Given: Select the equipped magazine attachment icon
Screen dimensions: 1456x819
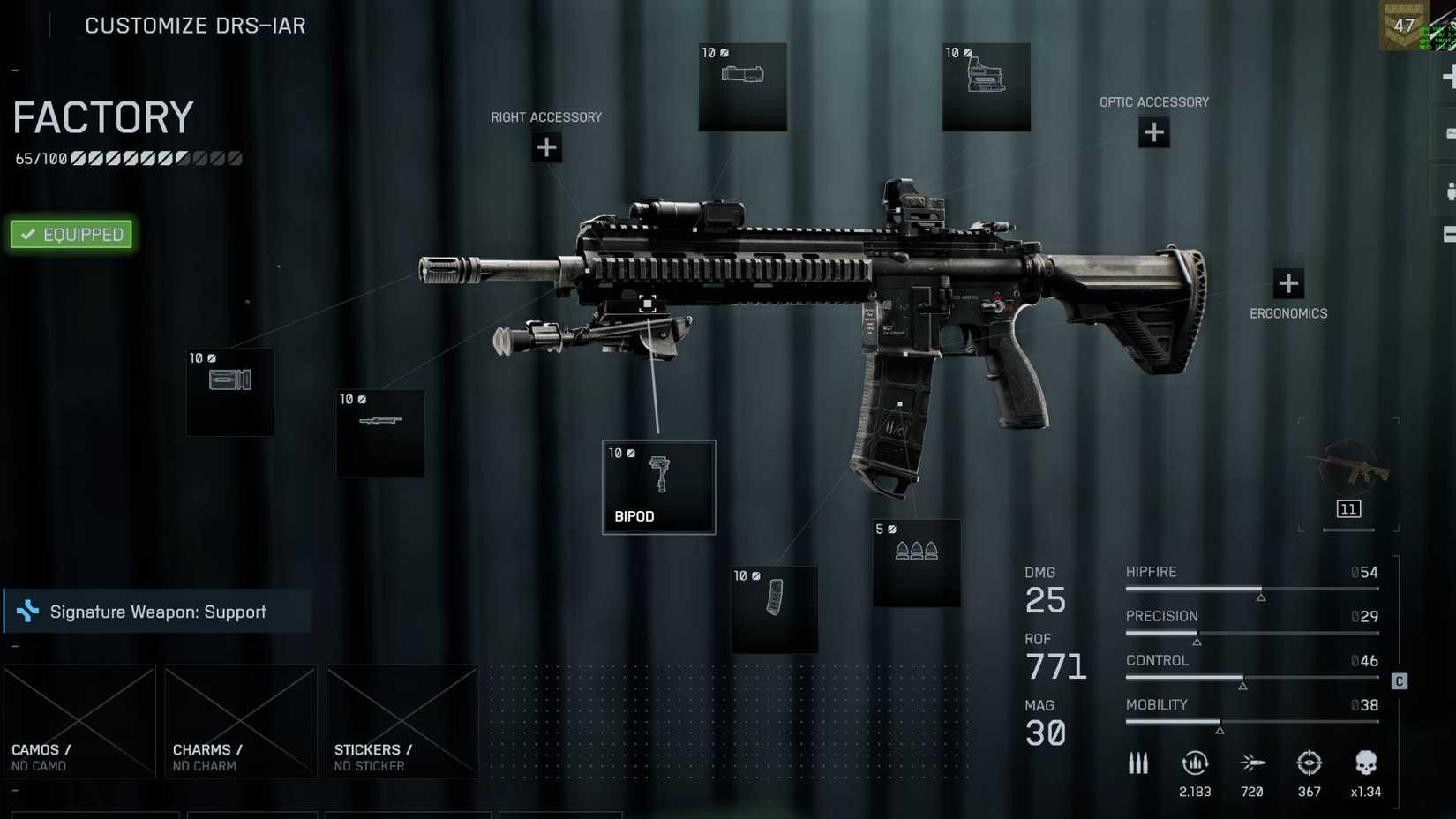Looking at the screenshot, I should [x=774, y=609].
